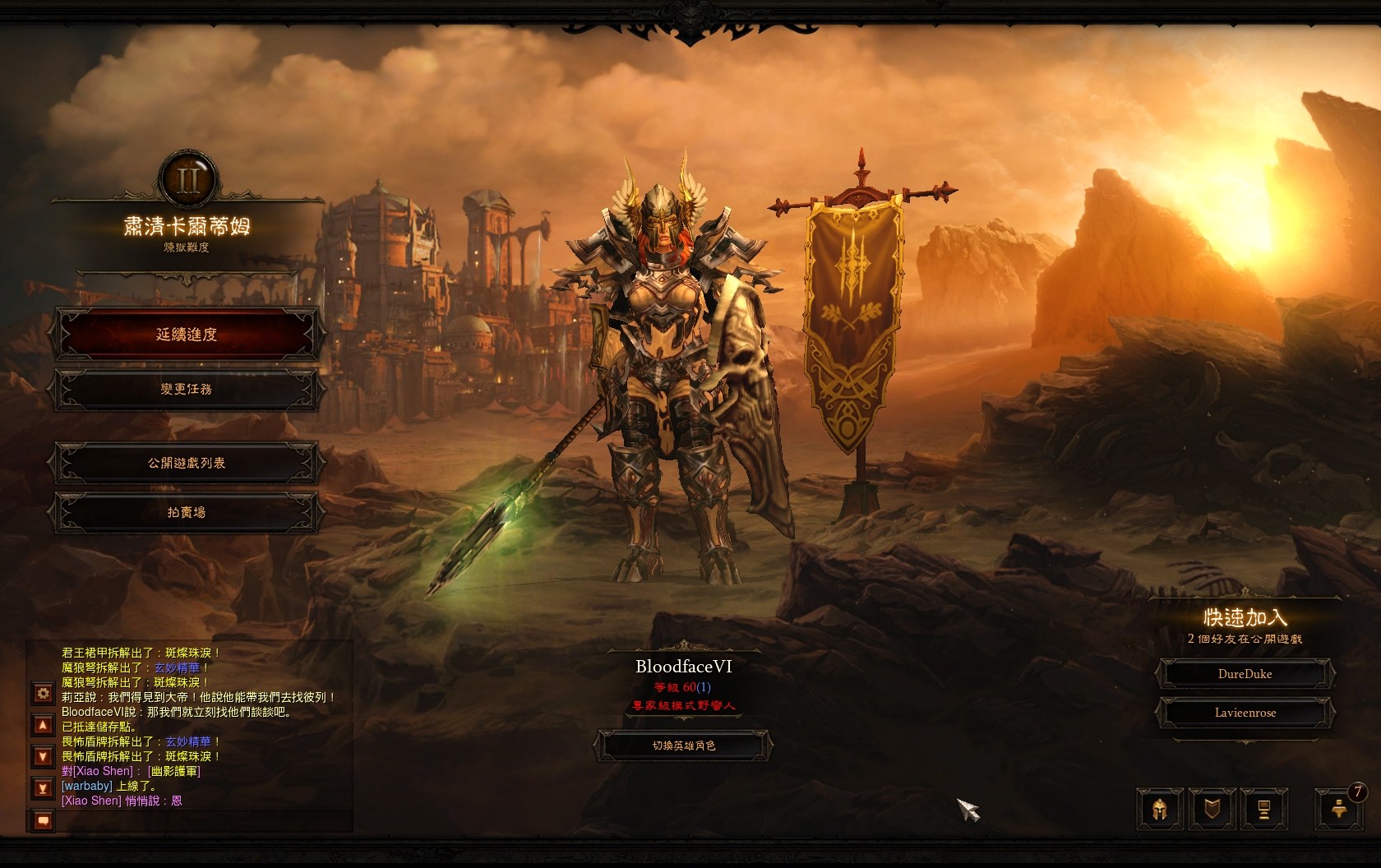Open chat input with speech bubble icon
Screen dimensions: 1381x868
(43, 820)
